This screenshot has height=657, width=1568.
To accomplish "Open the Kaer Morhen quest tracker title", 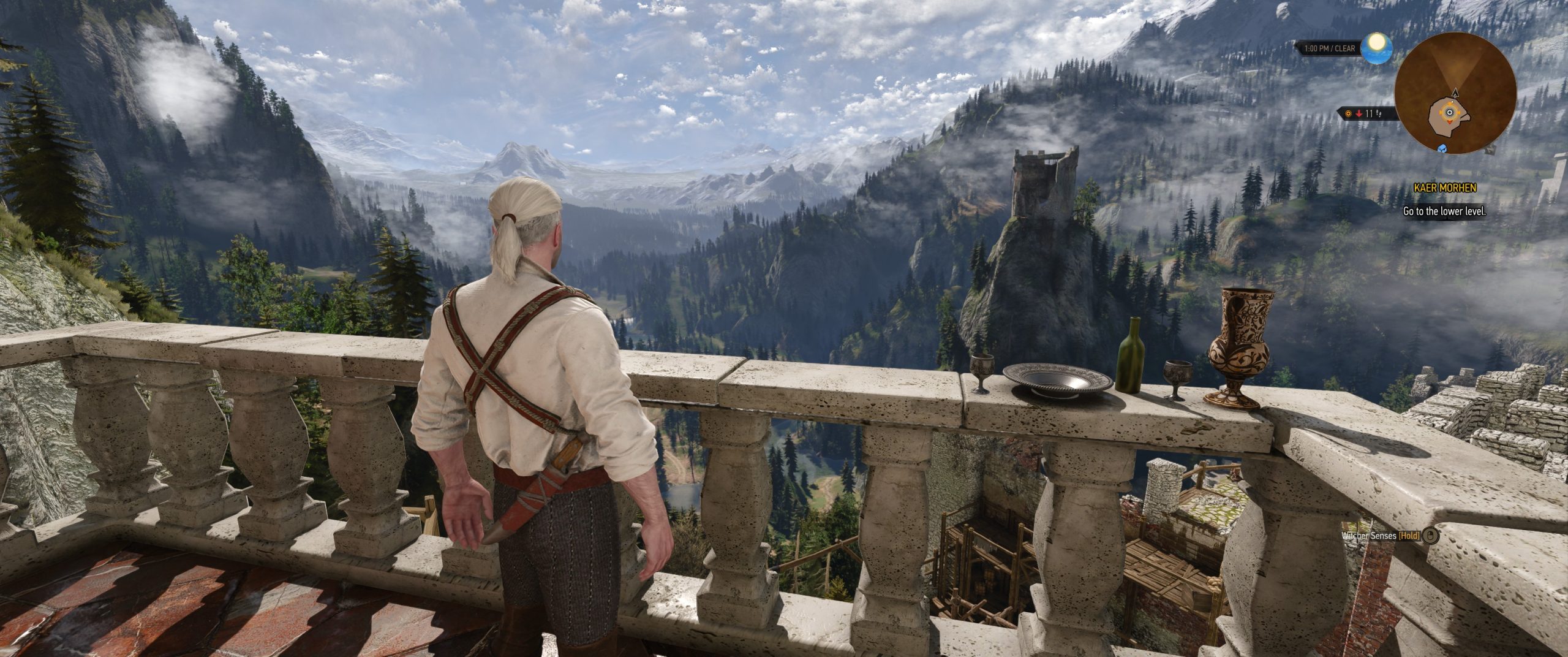I will [1445, 188].
